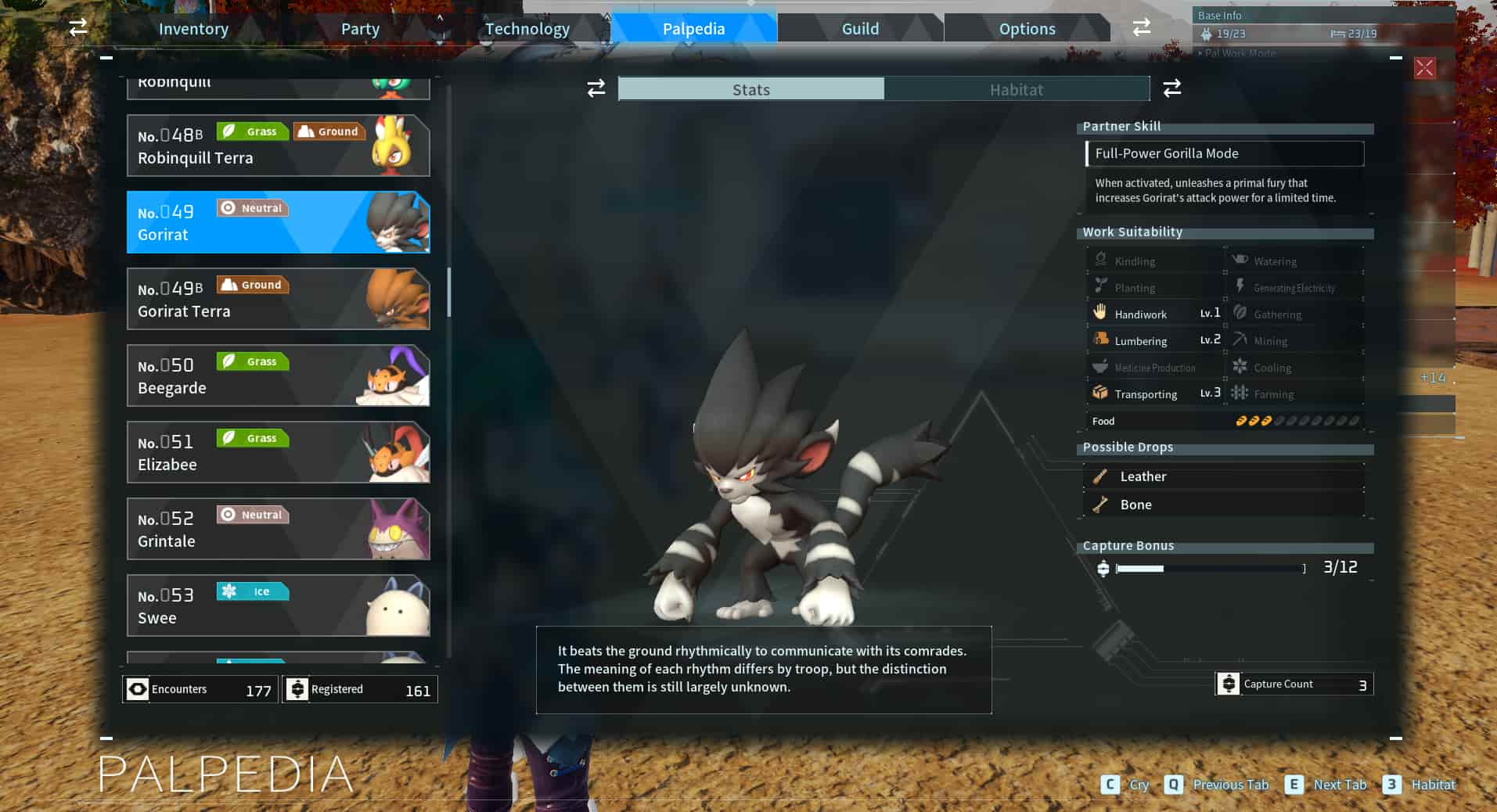This screenshot has width=1497, height=812.
Task: Click the swap arrows beside Stats tab
Action: click(x=595, y=88)
